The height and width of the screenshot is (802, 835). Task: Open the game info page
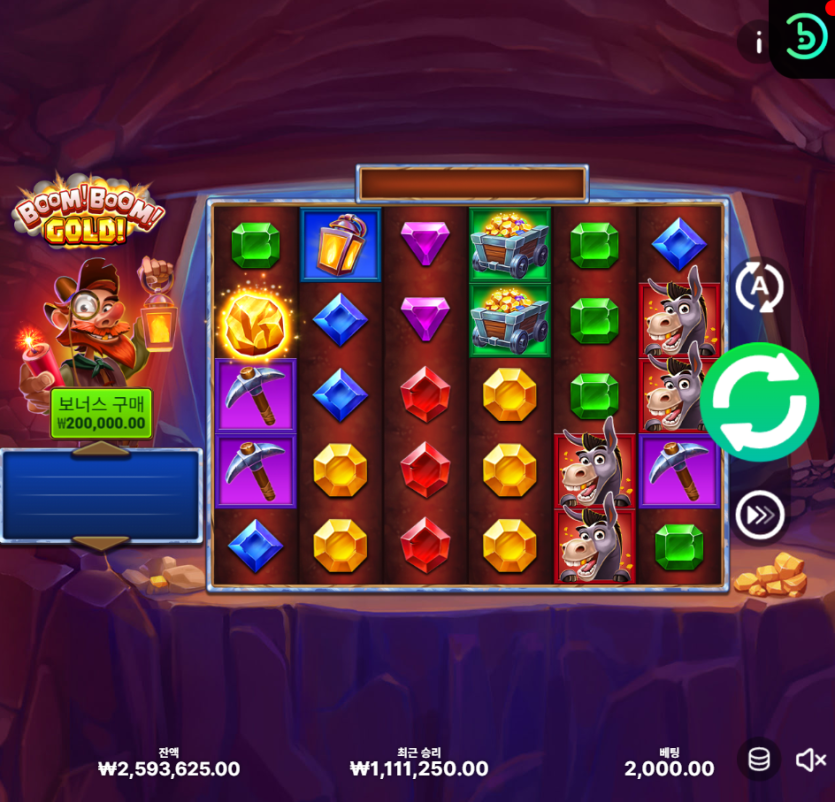tap(758, 42)
